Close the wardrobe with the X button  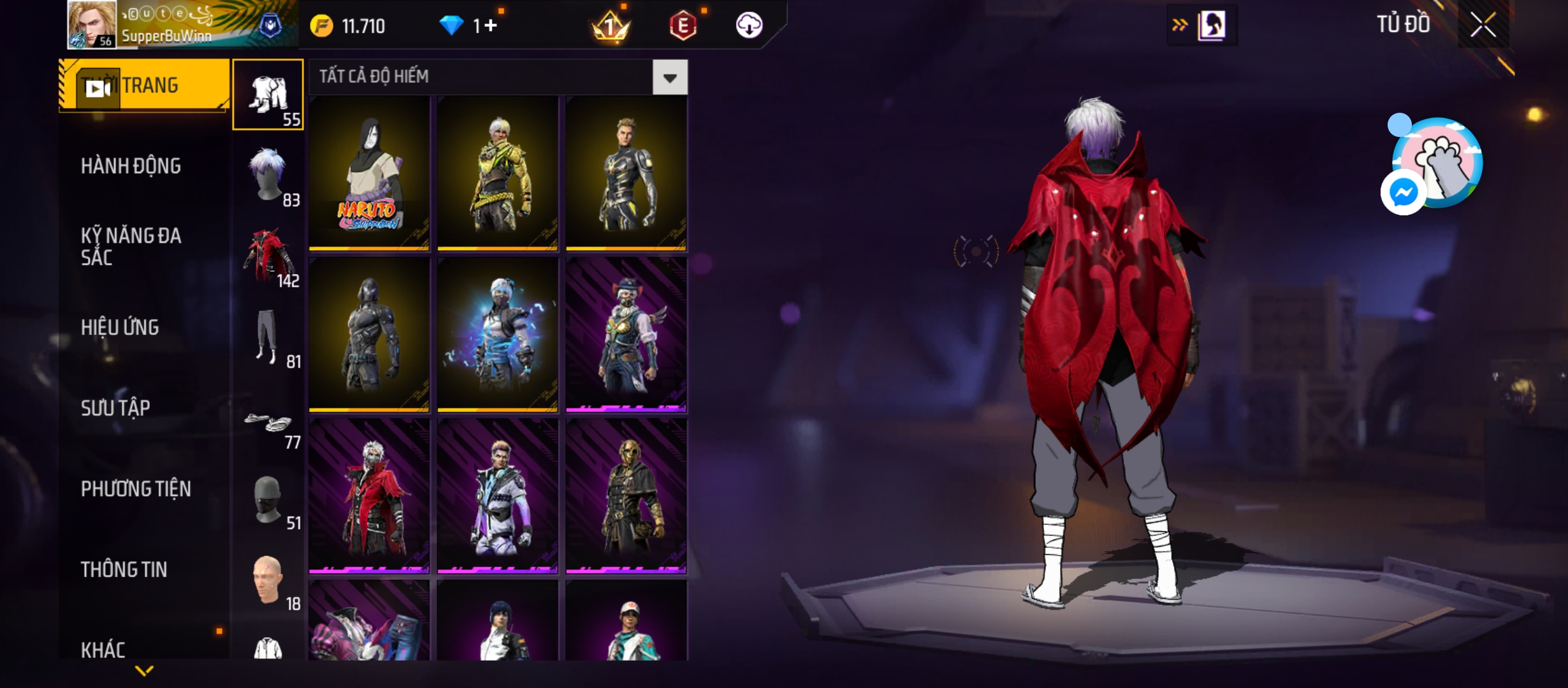(x=1483, y=25)
